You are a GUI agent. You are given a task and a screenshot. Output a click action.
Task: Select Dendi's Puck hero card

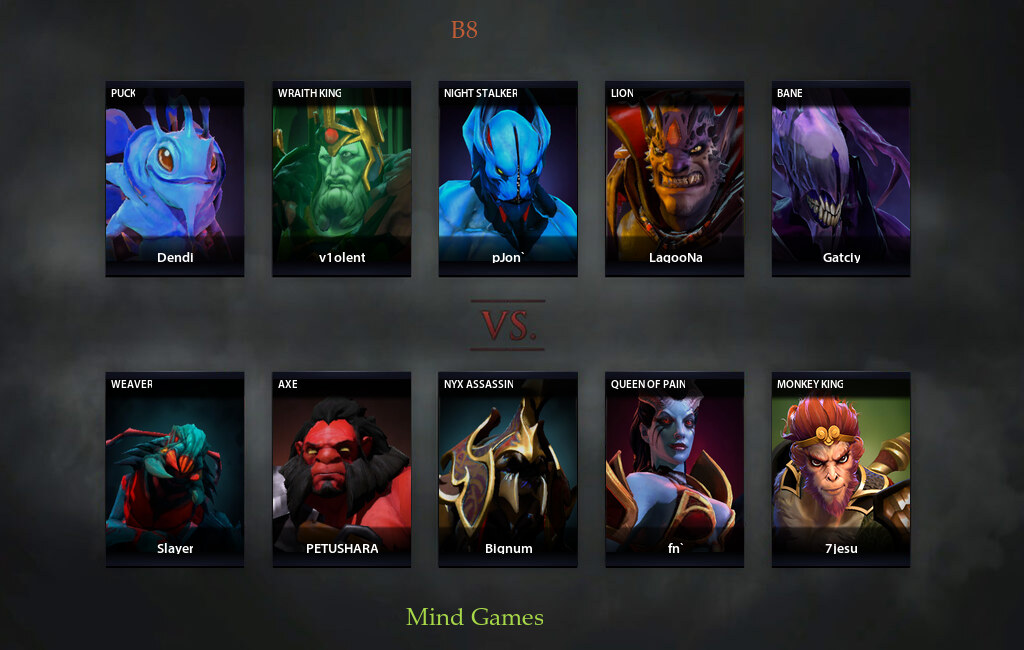[x=175, y=179]
